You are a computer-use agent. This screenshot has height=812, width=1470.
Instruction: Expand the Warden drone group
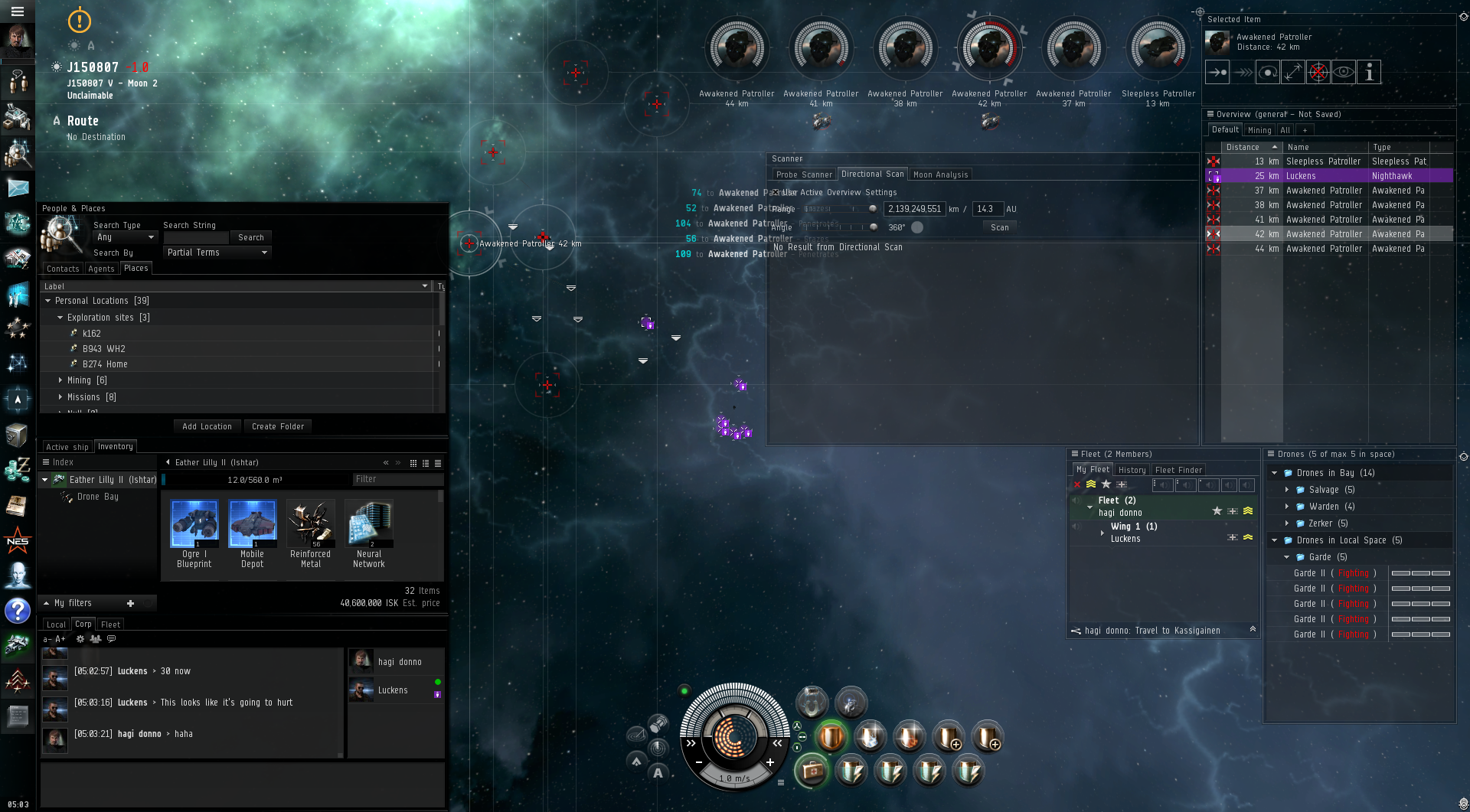[1287, 507]
